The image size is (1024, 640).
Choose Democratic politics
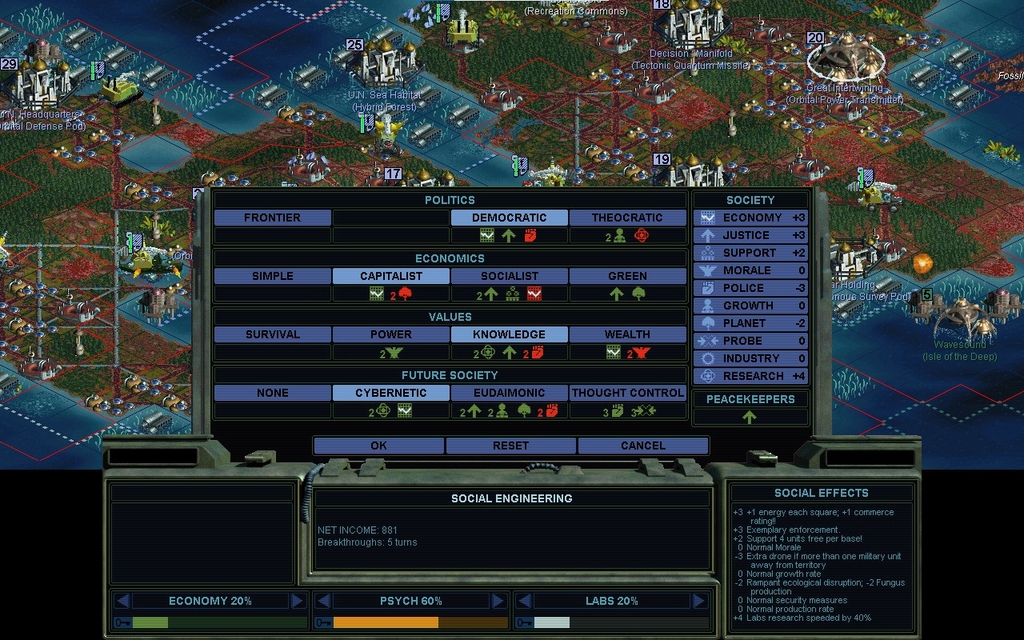pyautogui.click(x=509, y=217)
